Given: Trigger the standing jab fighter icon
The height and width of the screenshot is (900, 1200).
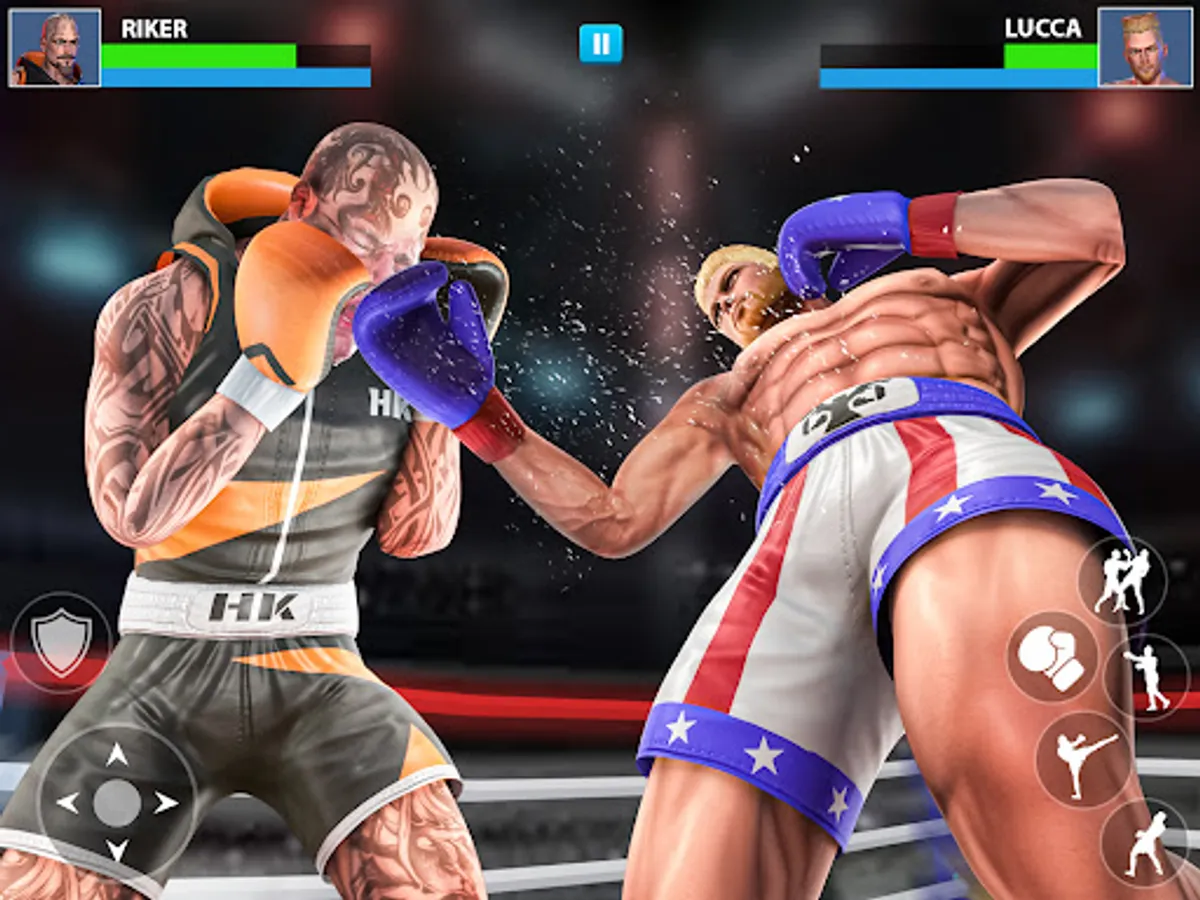Looking at the screenshot, I should (x=1146, y=677).
